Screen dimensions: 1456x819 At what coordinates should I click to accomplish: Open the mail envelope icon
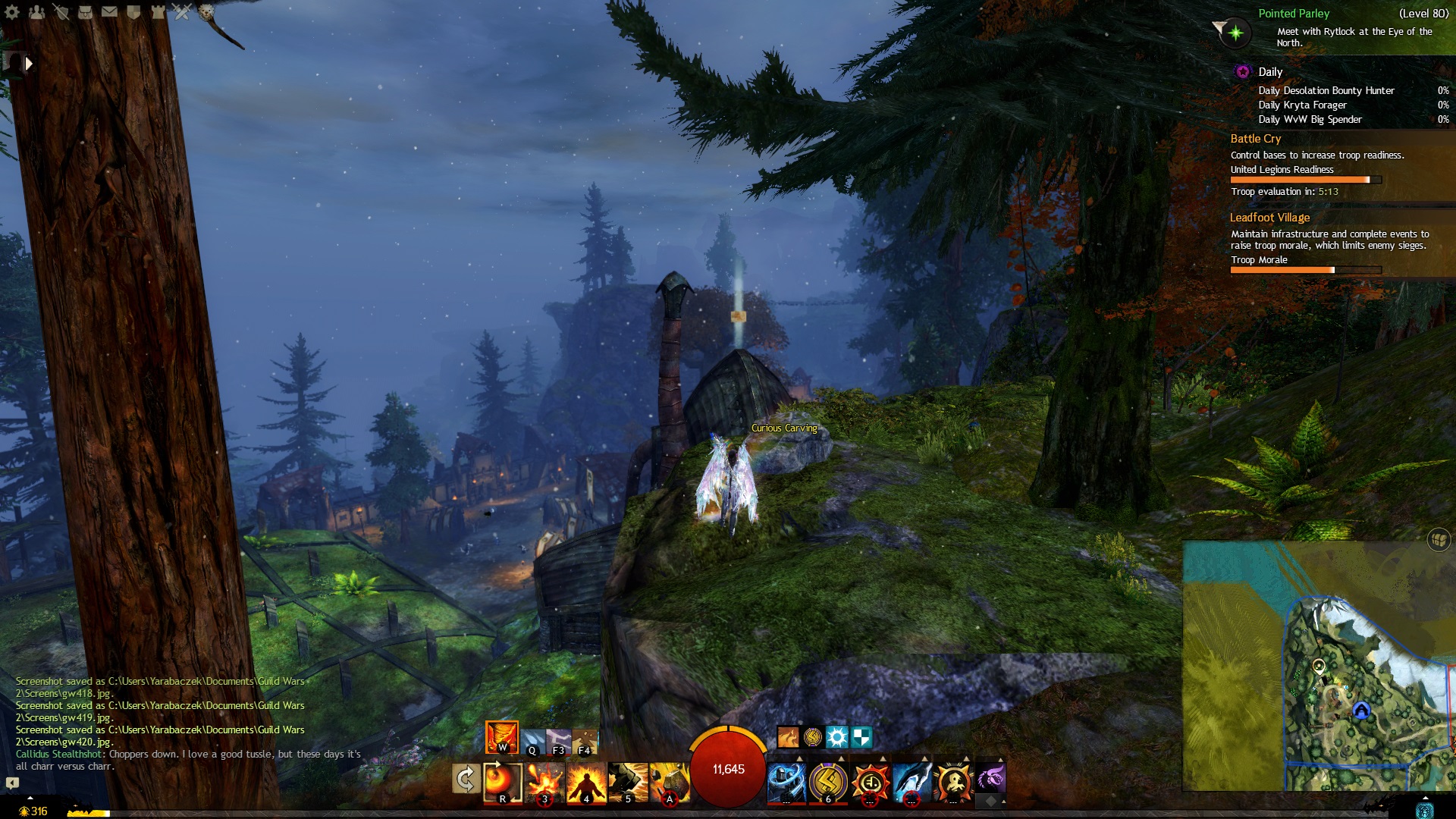point(109,12)
